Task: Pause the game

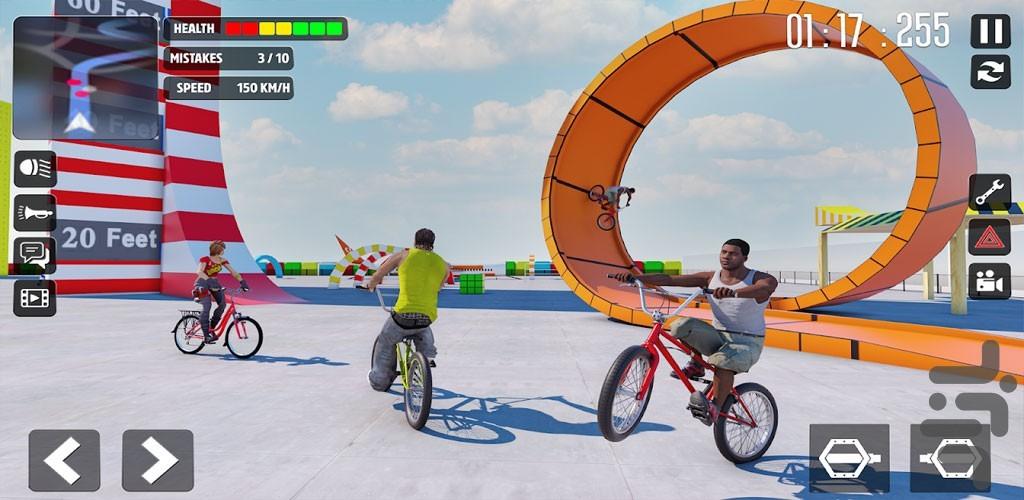Action: point(990,31)
